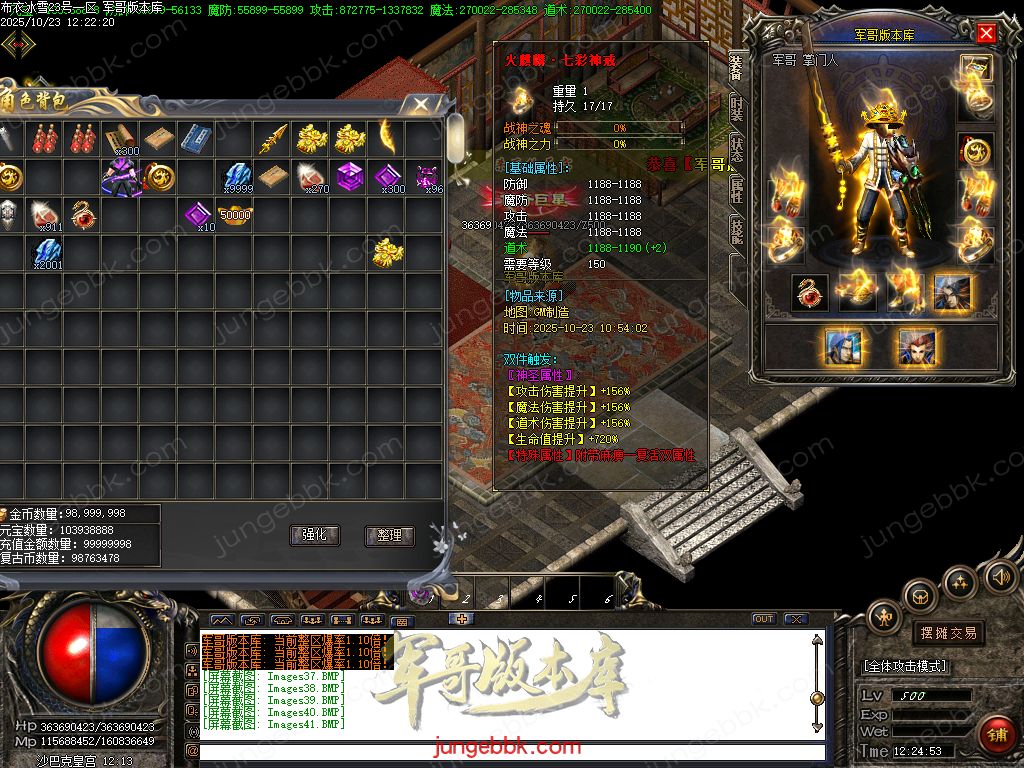Open the 摆摊交易 stall trade button
The width and height of the screenshot is (1024, 768).
coord(946,633)
